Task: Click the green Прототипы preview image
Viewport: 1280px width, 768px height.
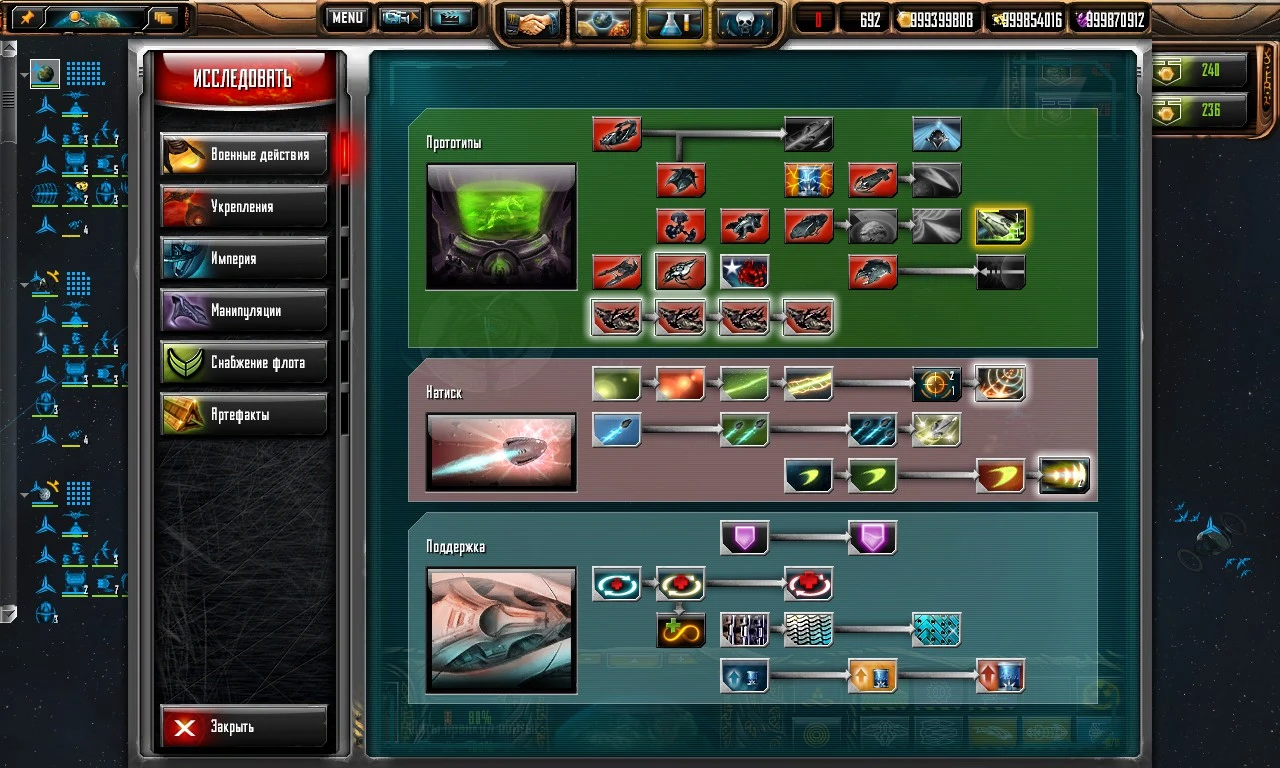Action: pyautogui.click(x=500, y=226)
